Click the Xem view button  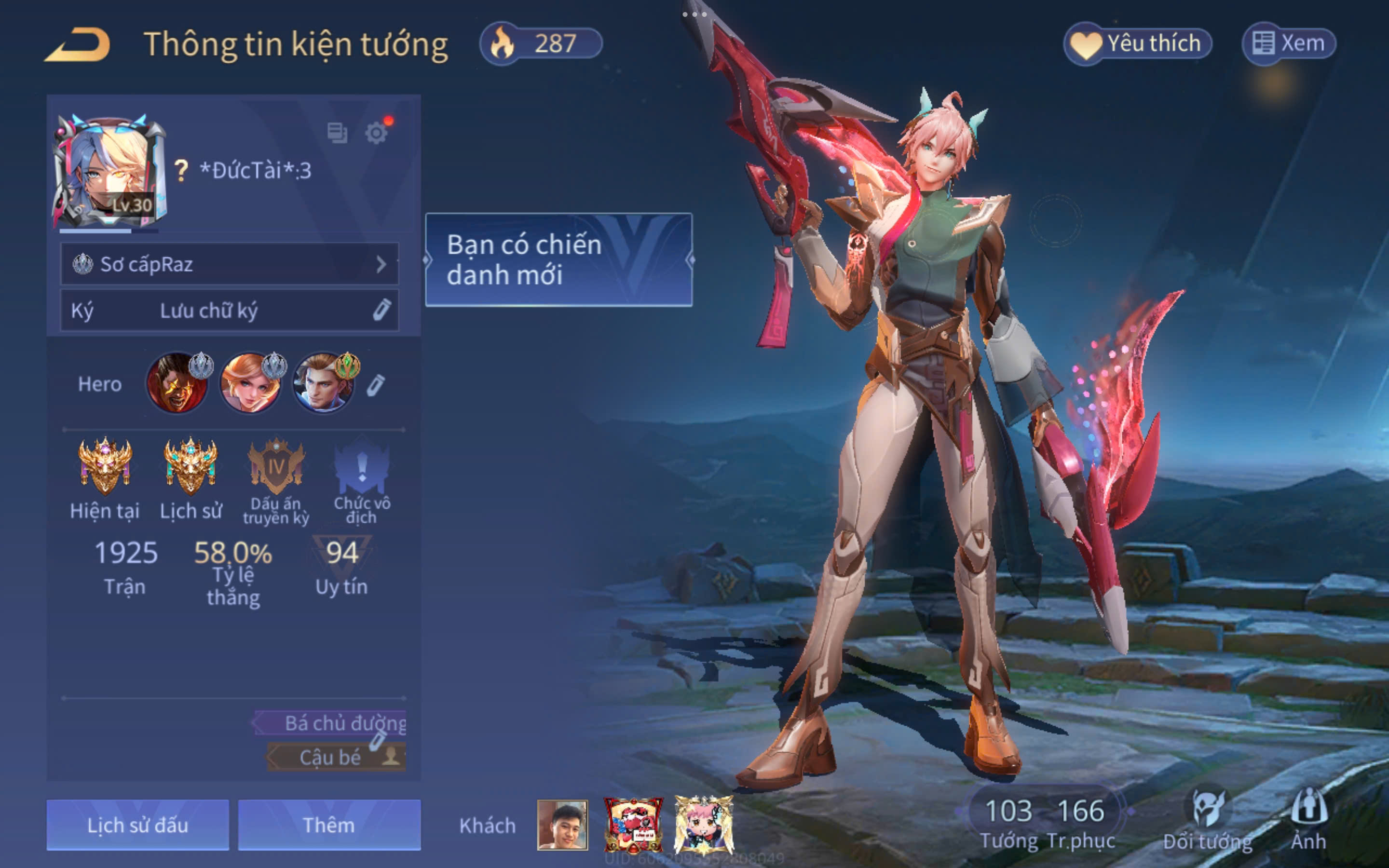coord(1289,43)
